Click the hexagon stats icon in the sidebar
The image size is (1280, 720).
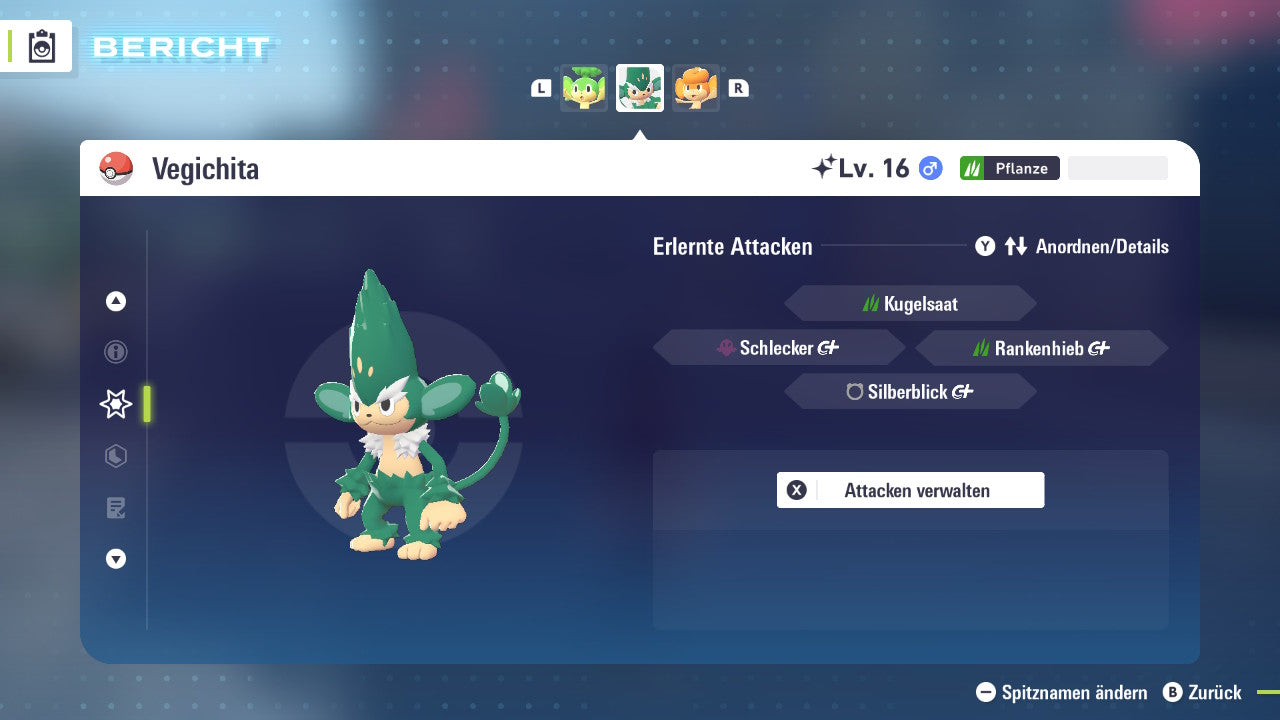(115, 456)
